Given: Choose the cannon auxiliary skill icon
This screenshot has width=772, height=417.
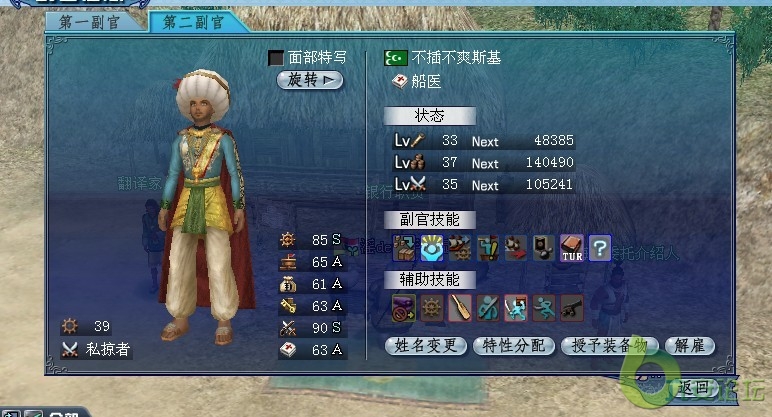Looking at the screenshot, I should pyautogui.click(x=571, y=307).
